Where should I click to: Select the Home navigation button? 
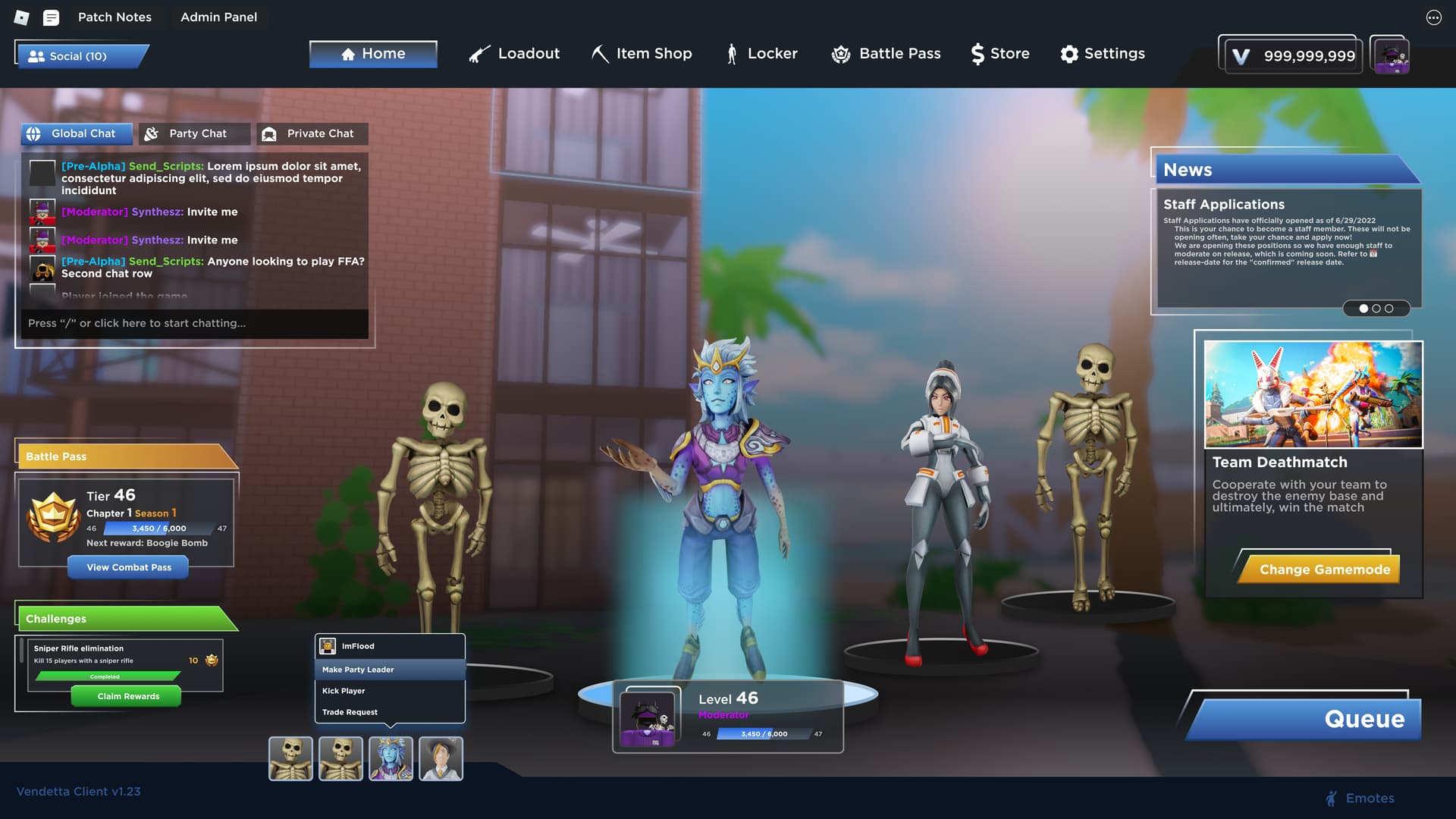tap(373, 54)
